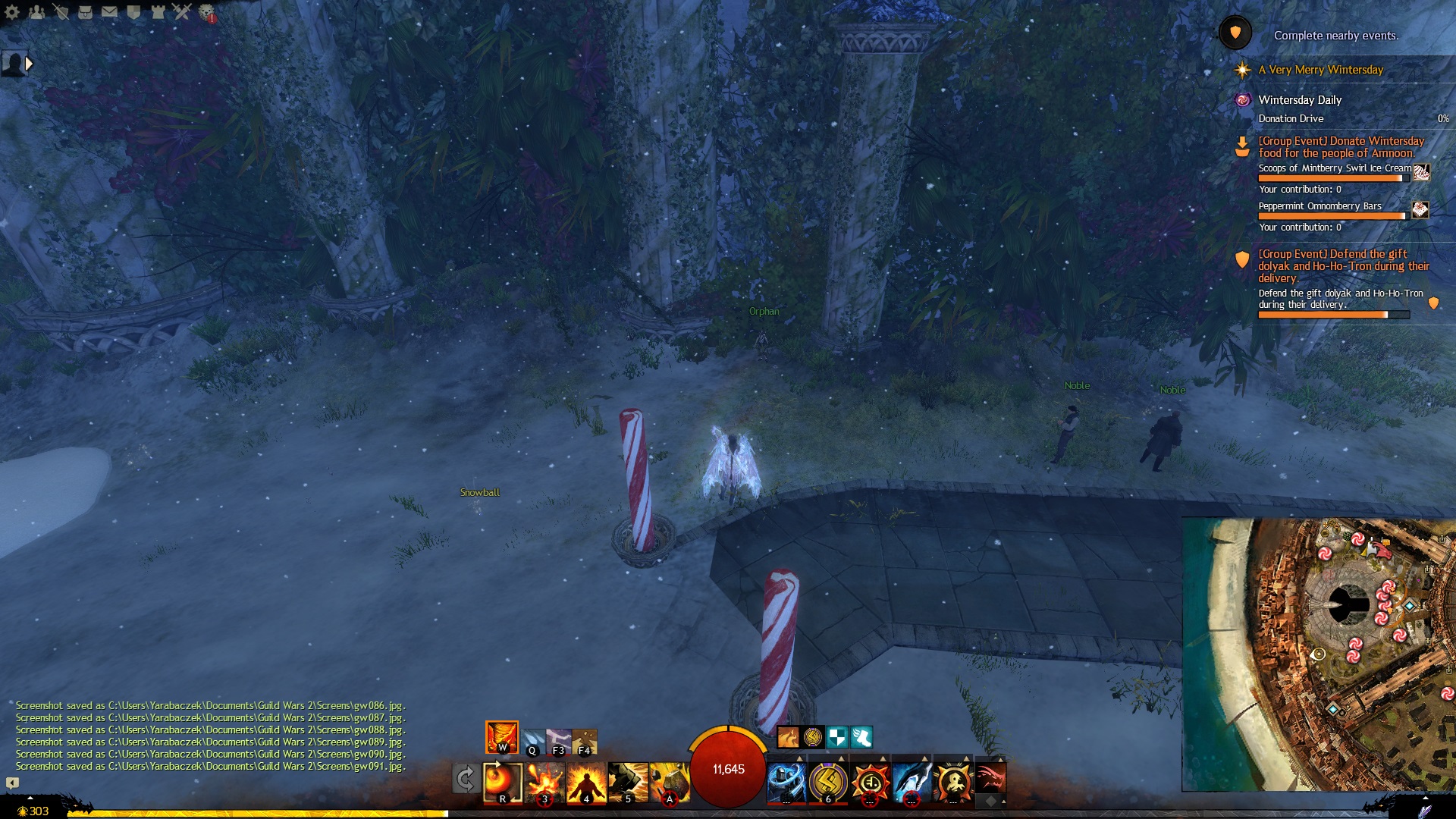This screenshot has height=819, width=1456.
Task: Open the Wintersday Daily tracker entry
Action: click(1300, 100)
